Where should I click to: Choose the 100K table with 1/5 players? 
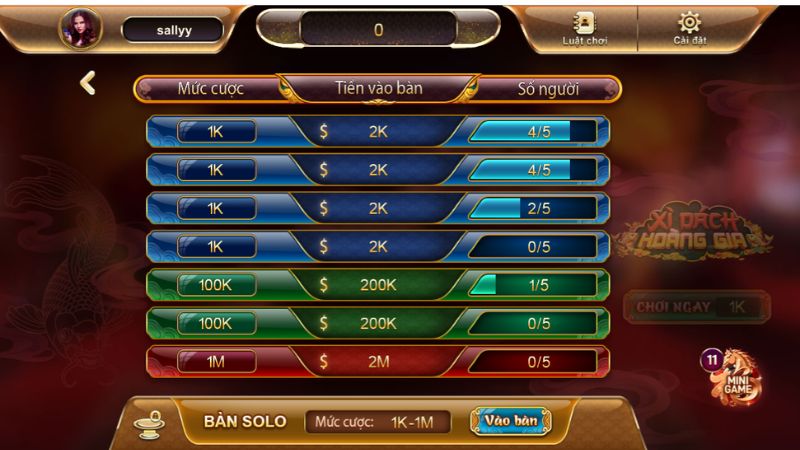pos(378,285)
